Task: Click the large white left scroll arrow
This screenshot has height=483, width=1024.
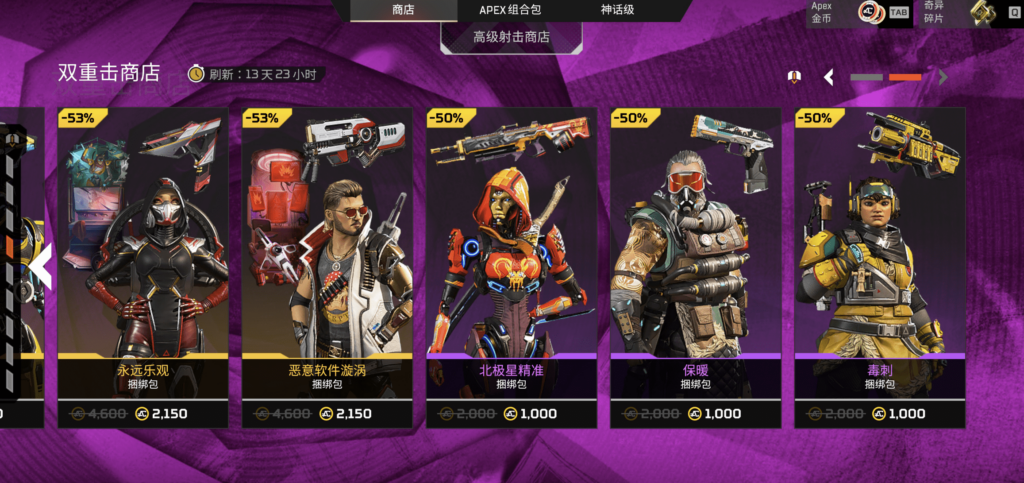Action: click(x=40, y=267)
